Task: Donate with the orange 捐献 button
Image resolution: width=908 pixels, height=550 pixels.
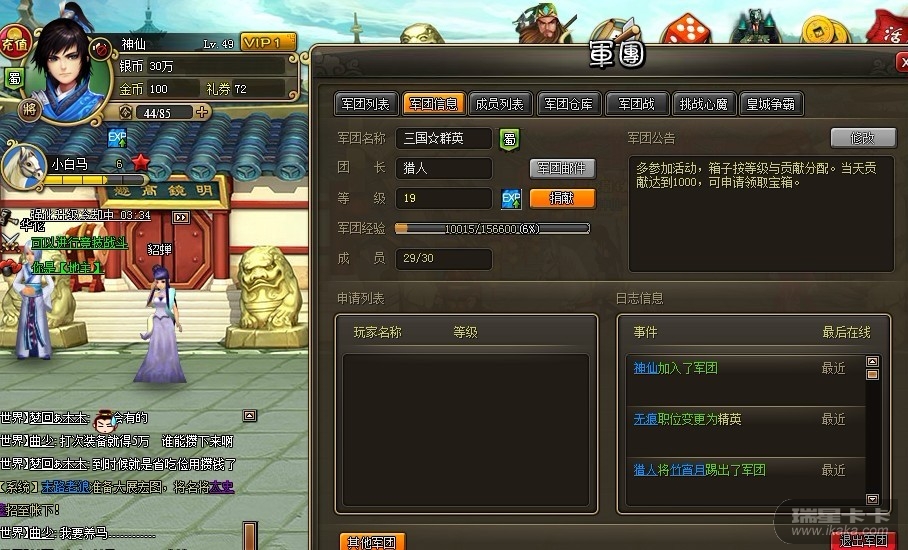Action: [562, 199]
